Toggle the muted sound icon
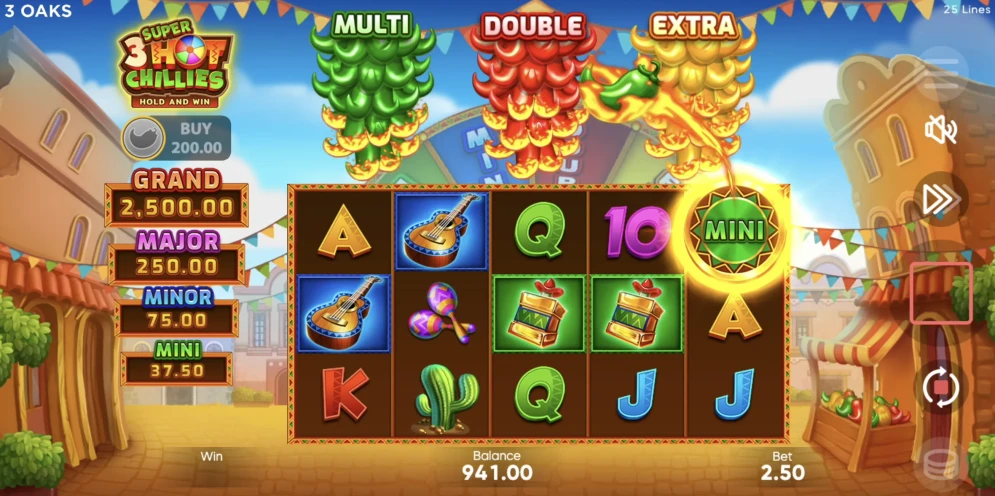The image size is (995, 496). click(940, 129)
